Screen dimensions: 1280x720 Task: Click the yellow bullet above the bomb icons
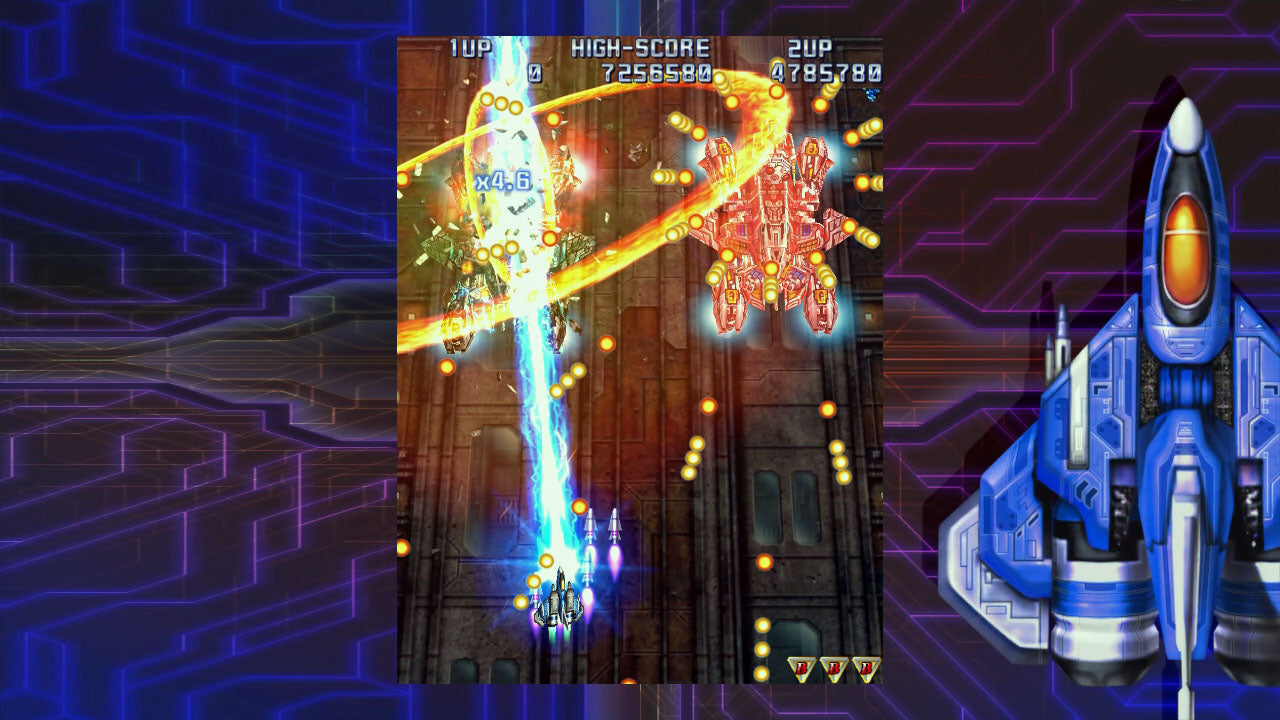(x=764, y=625)
